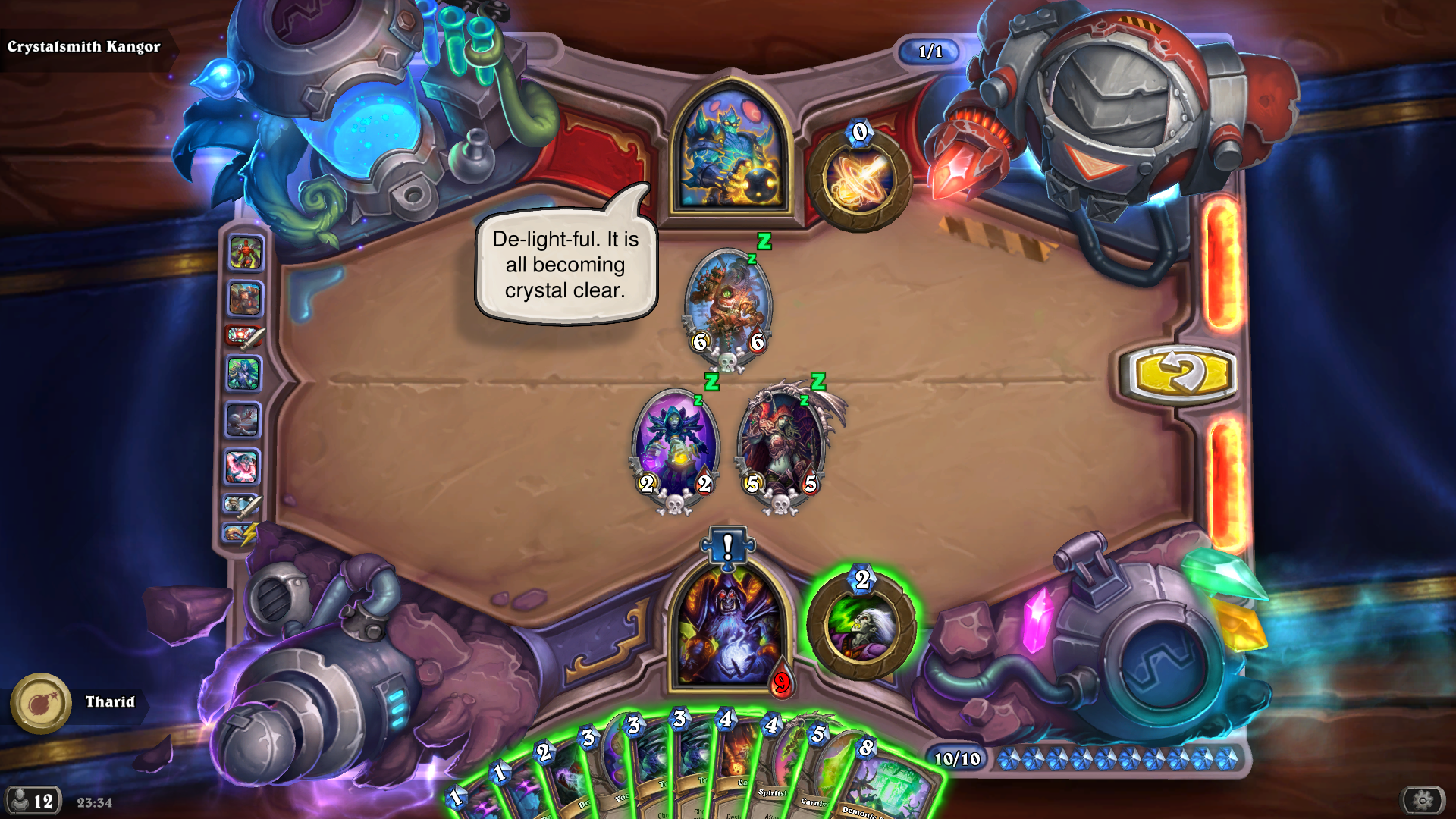Screen dimensions: 1456x819
Task: Click the yellow end turn button
Action: click(1178, 375)
